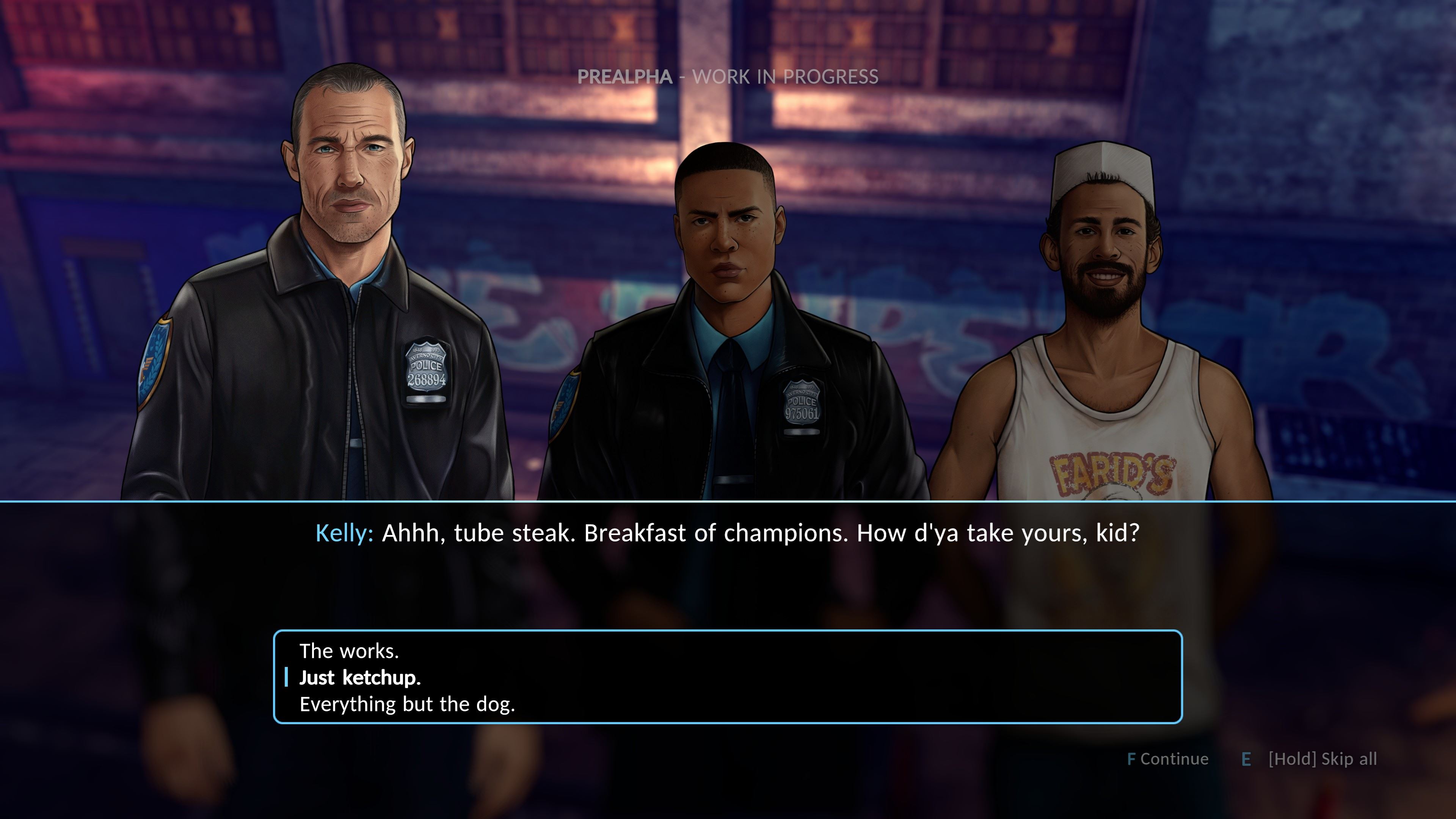Select the "Just ketchup." dialogue option

pos(360,678)
